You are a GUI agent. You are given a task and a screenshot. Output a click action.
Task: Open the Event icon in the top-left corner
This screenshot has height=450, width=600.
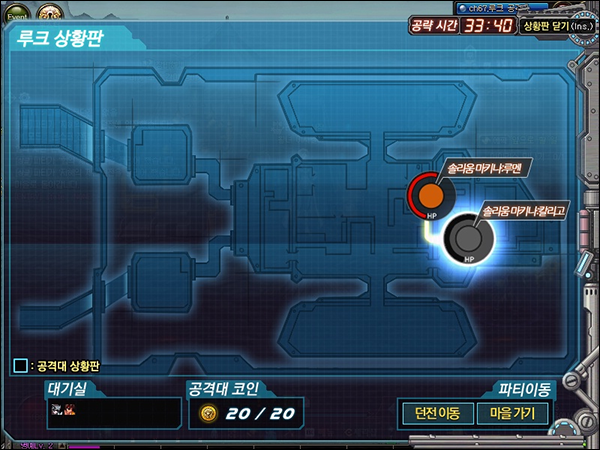17,14
